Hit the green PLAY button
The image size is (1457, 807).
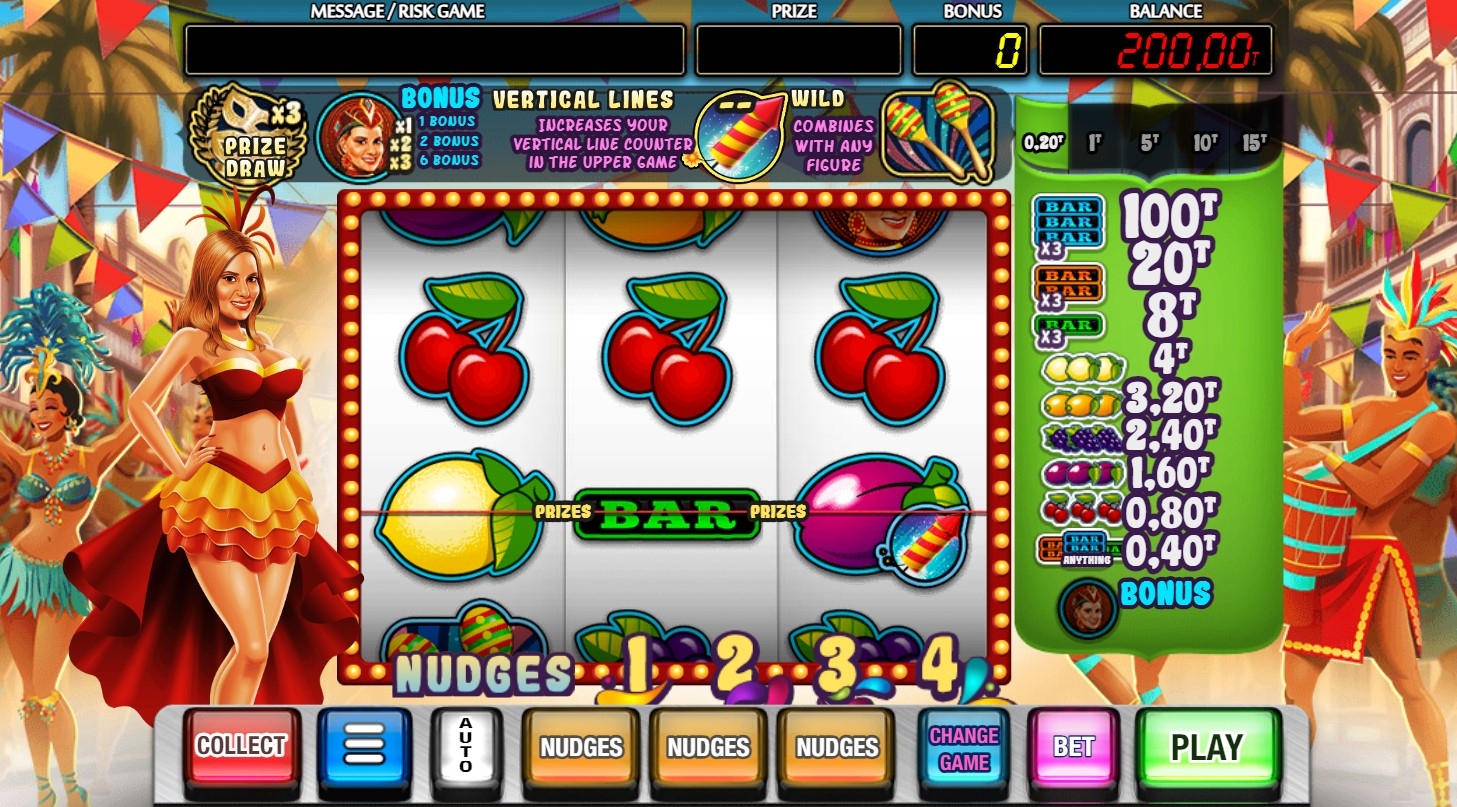(1207, 748)
